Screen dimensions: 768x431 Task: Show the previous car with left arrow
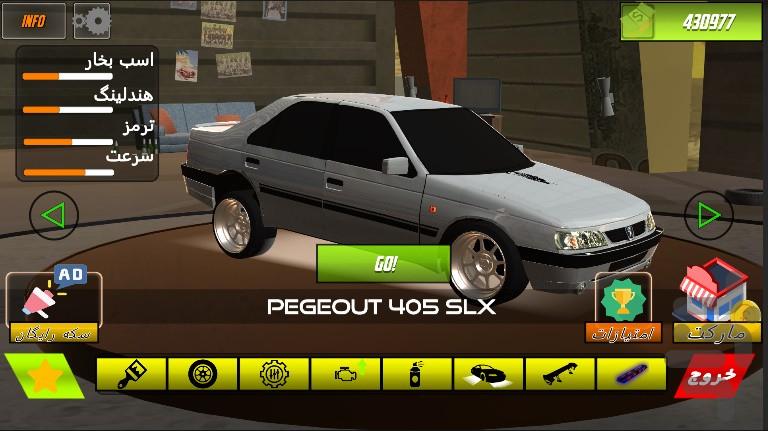coord(53,214)
